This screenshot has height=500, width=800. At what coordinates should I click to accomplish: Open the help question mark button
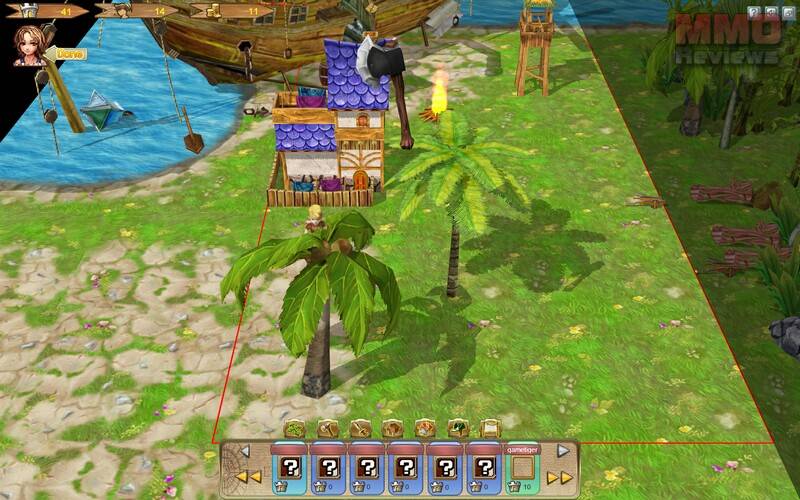(x=756, y=12)
